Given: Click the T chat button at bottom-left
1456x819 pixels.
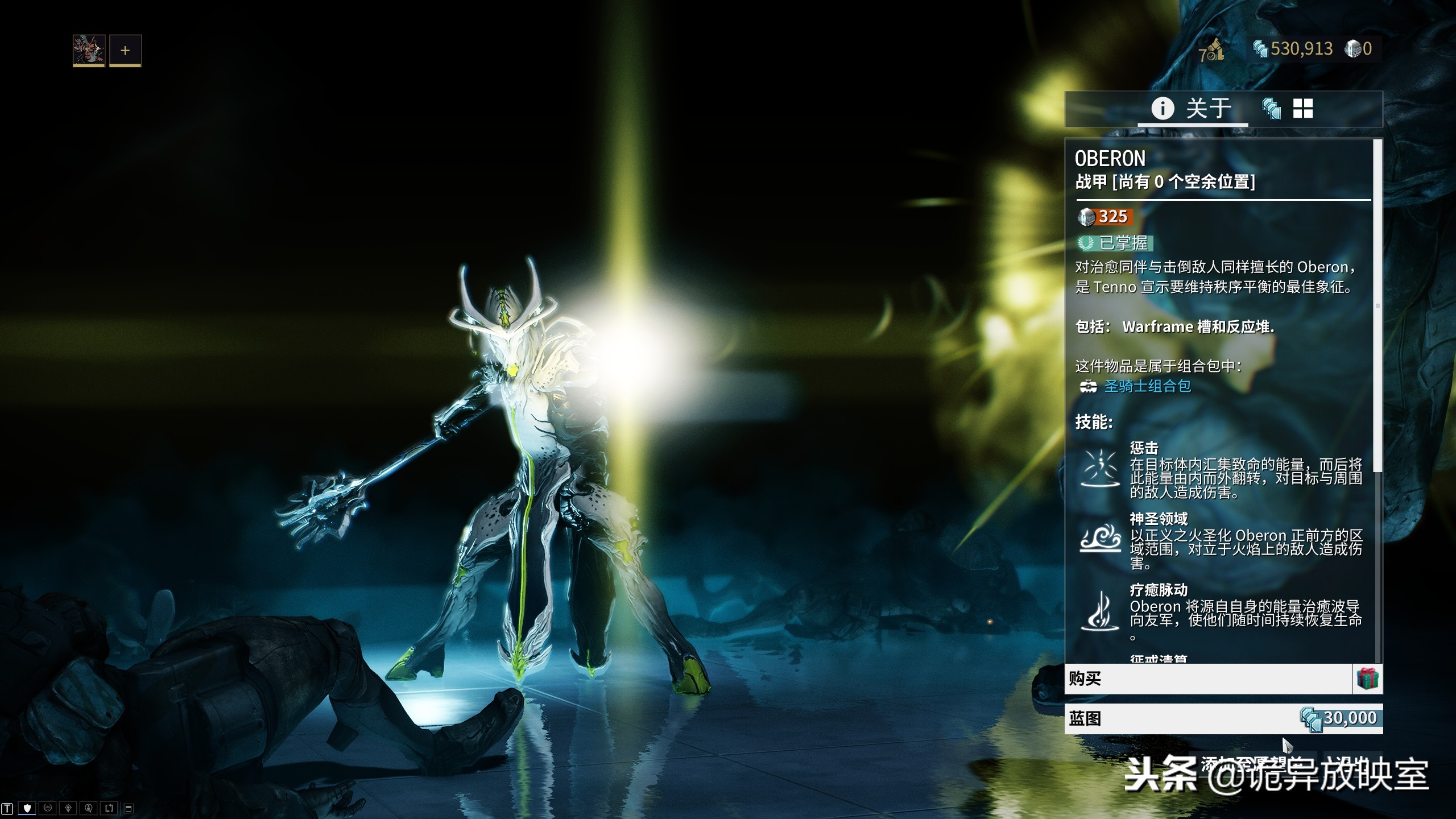Looking at the screenshot, I should coord(7,808).
